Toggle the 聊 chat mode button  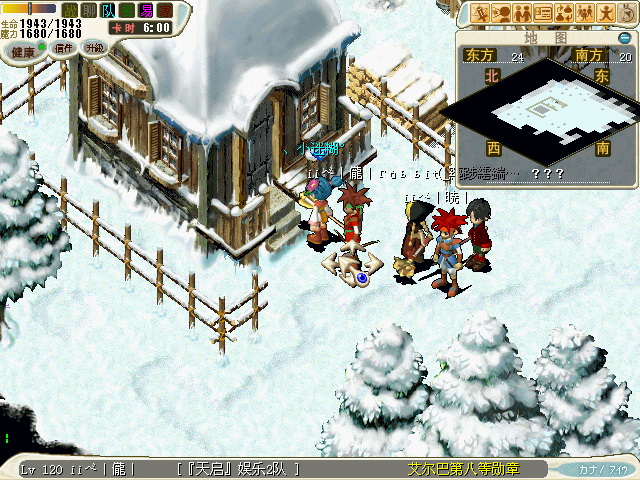tap(89, 10)
